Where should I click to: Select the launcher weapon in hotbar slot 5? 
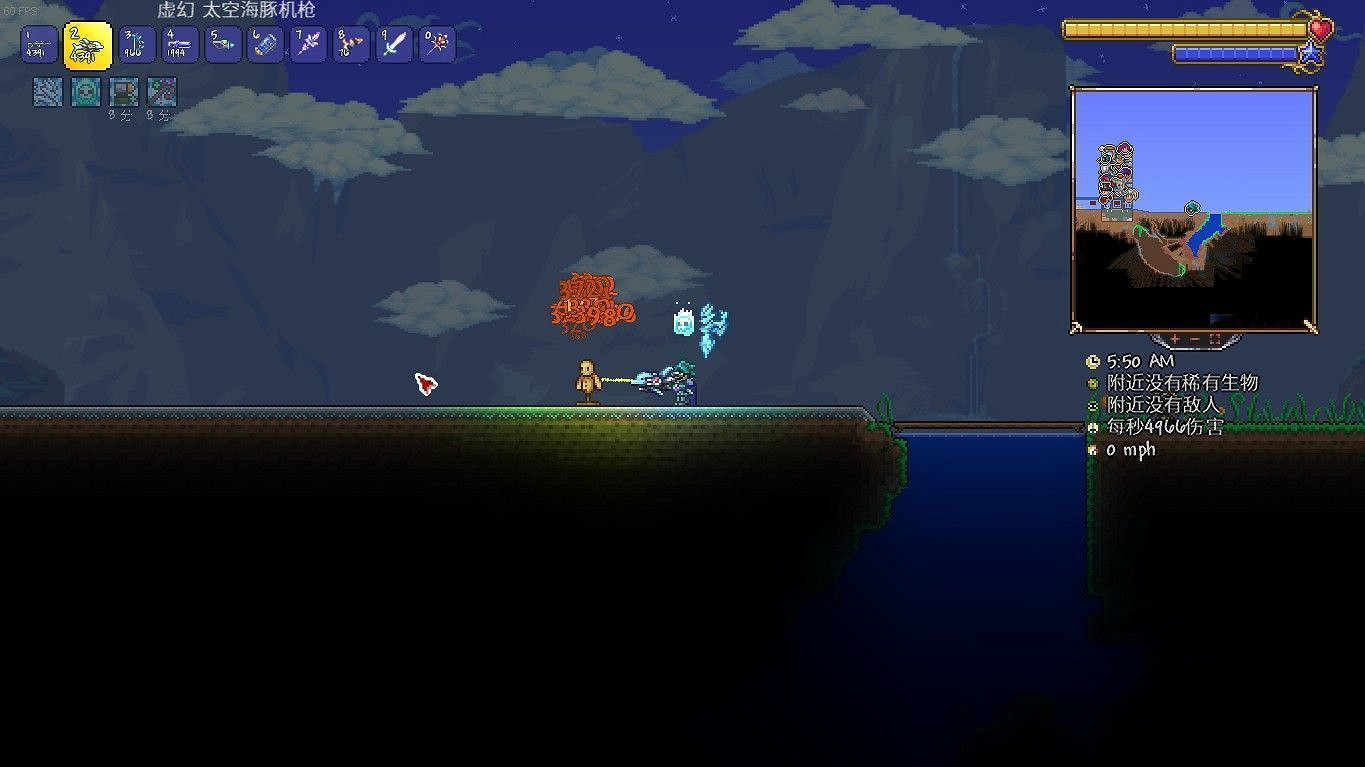223,45
